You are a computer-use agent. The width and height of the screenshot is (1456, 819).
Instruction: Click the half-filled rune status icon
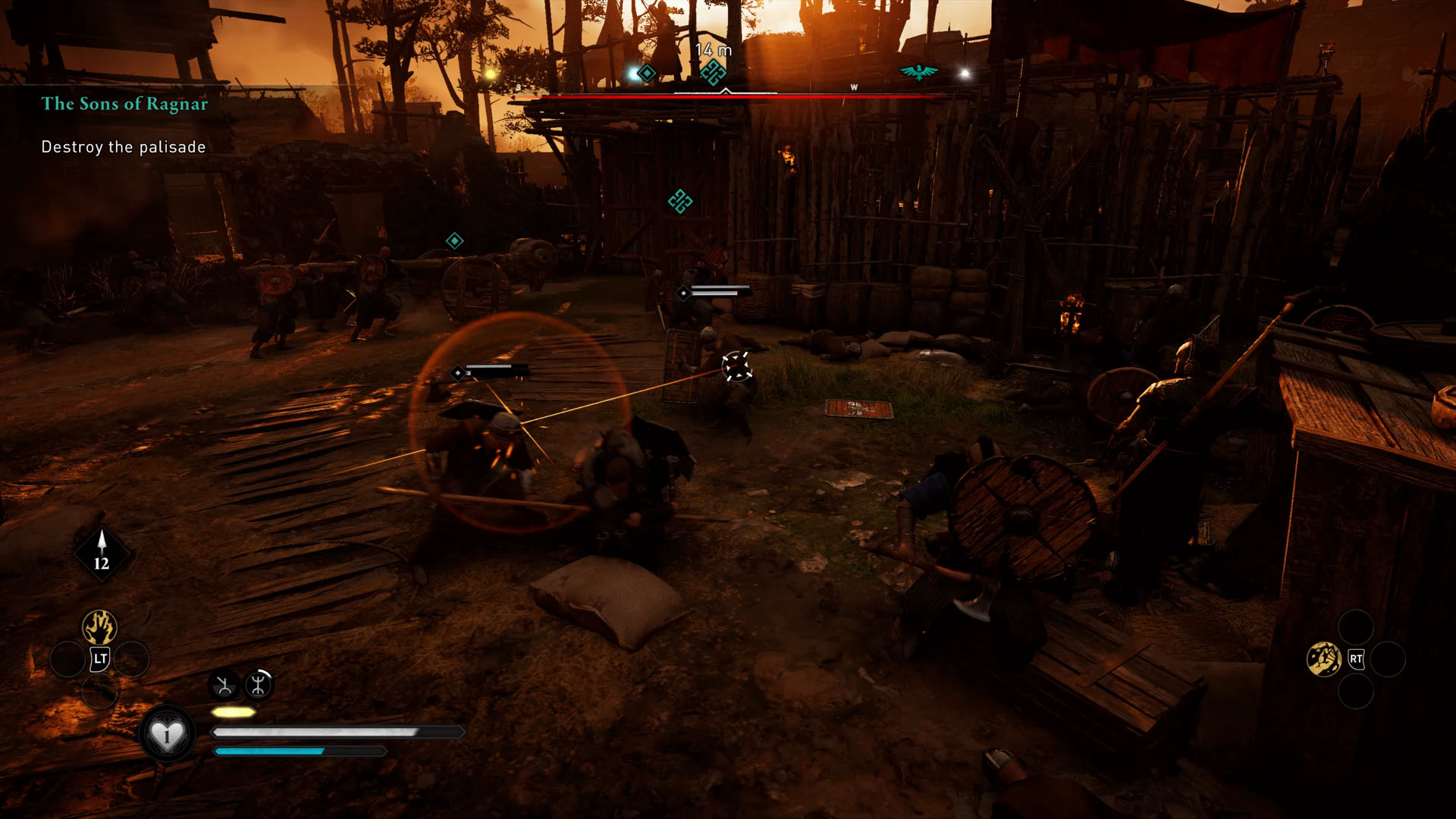tap(224, 686)
